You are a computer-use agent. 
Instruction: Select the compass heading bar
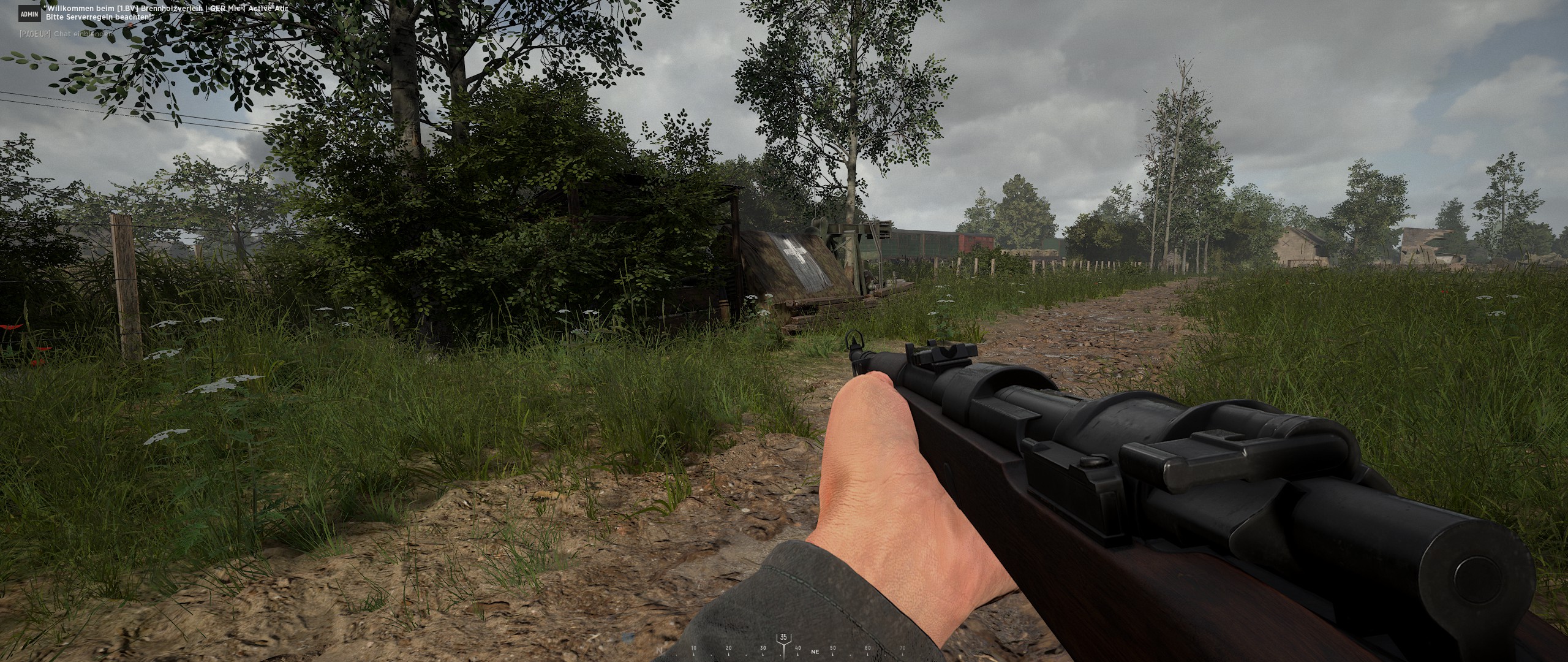point(783,648)
